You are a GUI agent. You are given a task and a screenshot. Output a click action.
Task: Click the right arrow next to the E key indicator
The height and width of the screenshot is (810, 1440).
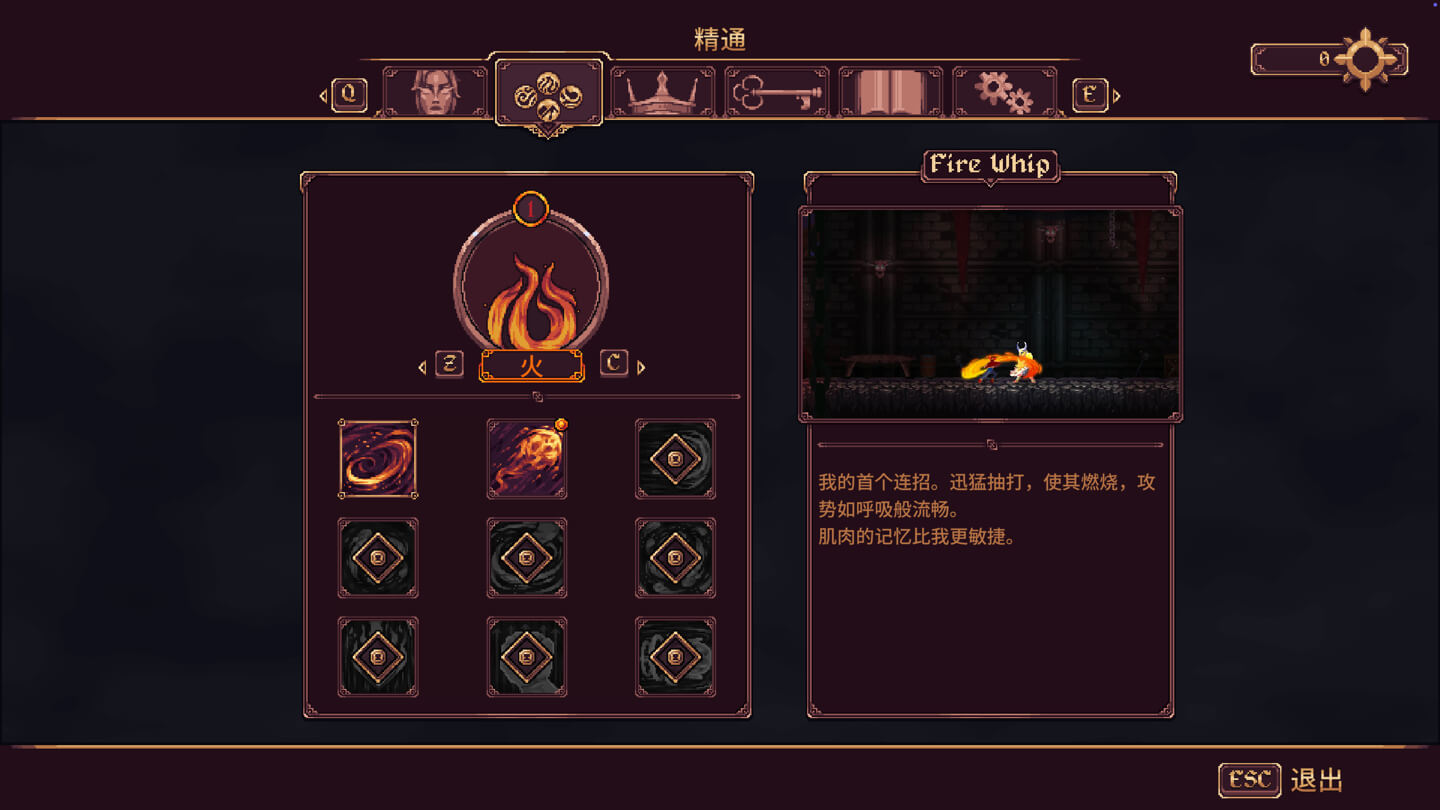(1117, 97)
